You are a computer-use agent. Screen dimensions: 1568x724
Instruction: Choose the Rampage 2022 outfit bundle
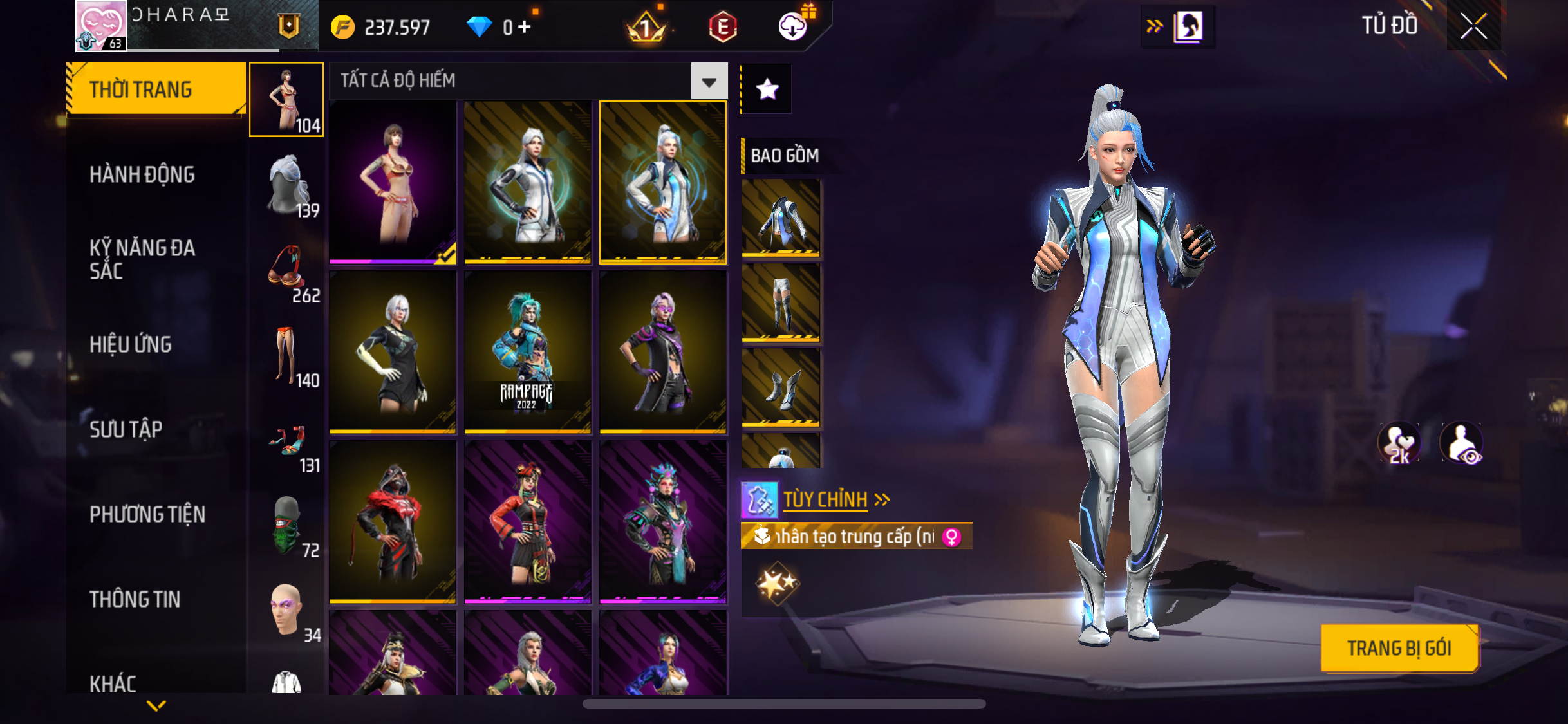coord(528,351)
